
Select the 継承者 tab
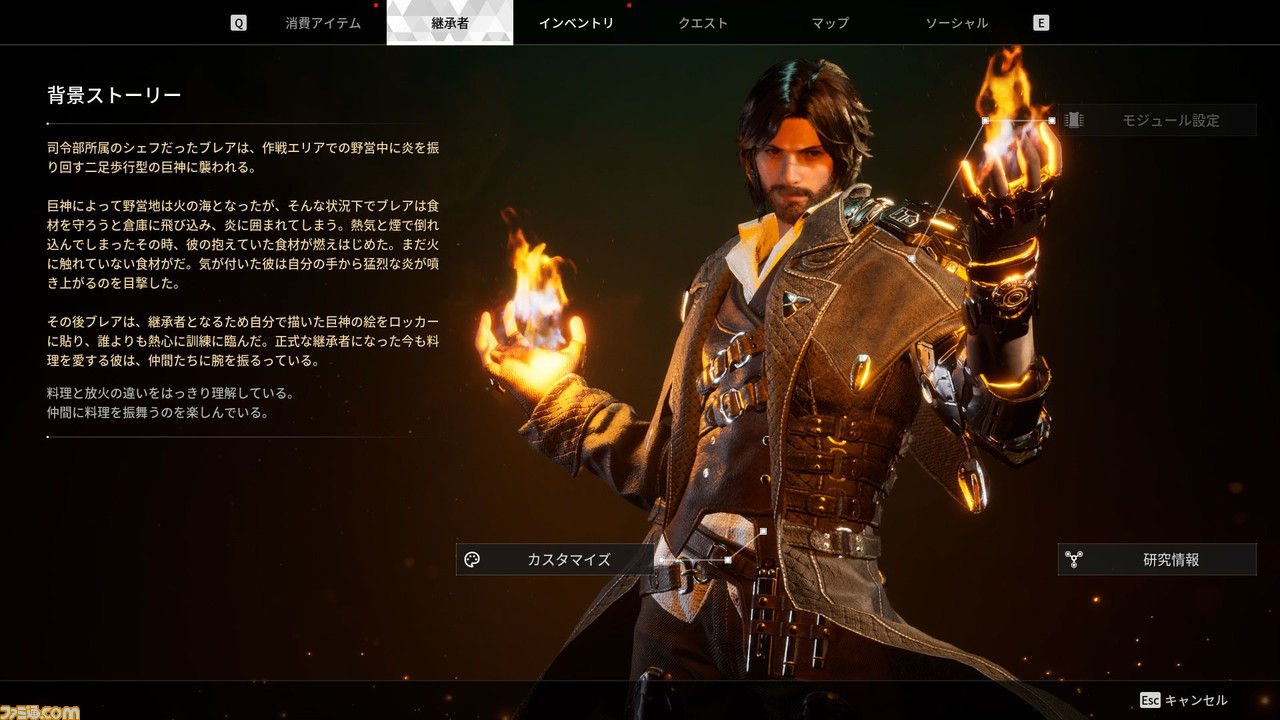click(x=450, y=23)
